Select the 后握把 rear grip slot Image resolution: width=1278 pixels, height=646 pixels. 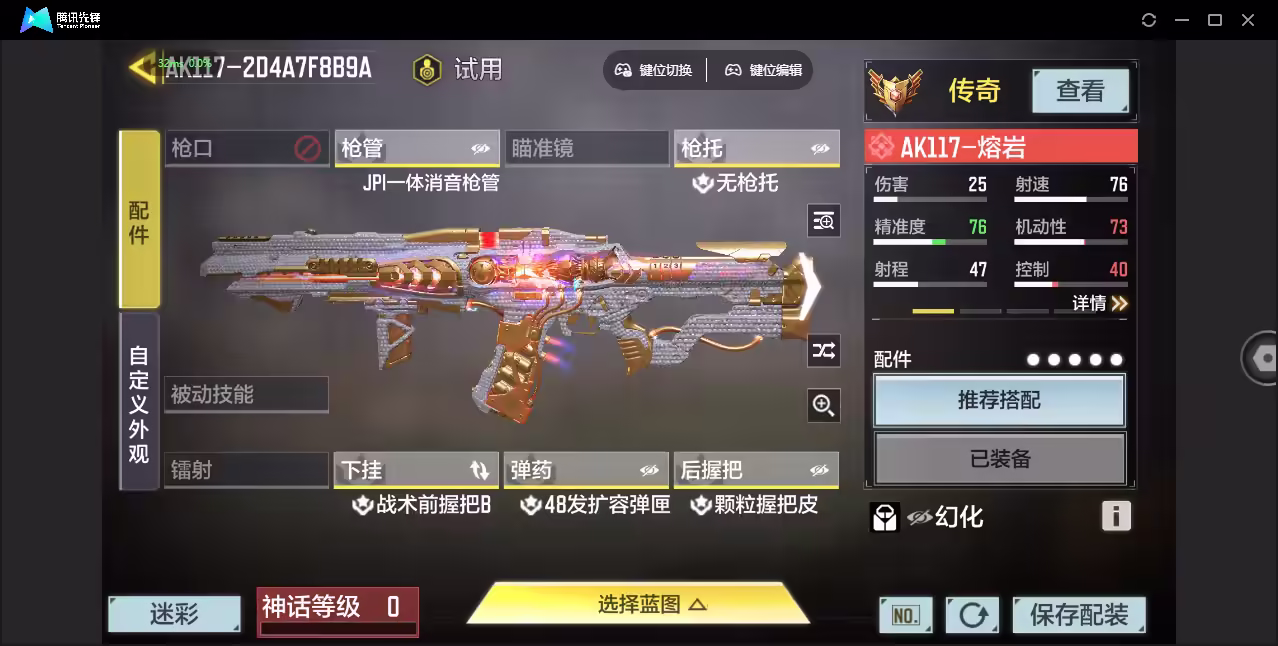click(756, 470)
